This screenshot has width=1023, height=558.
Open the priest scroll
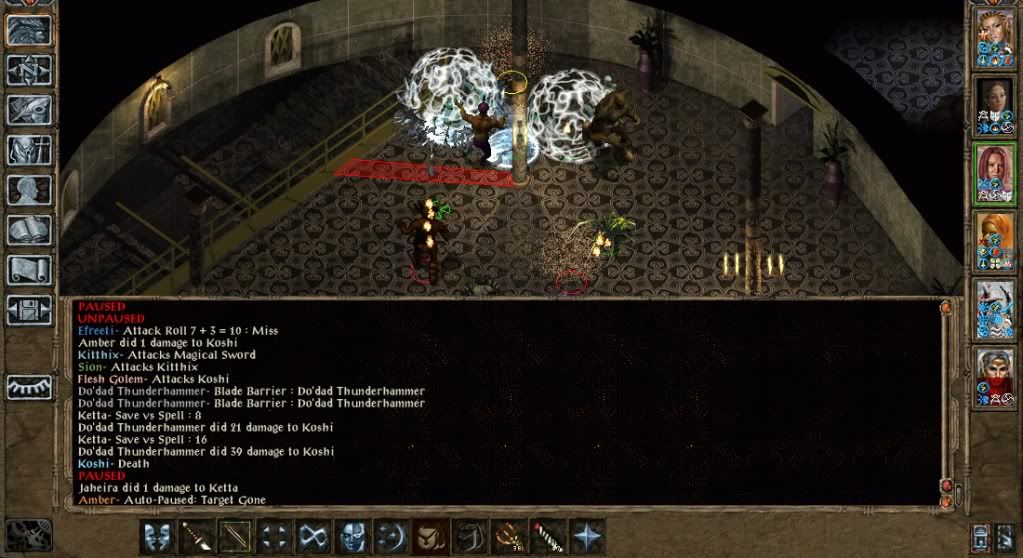click(29, 270)
